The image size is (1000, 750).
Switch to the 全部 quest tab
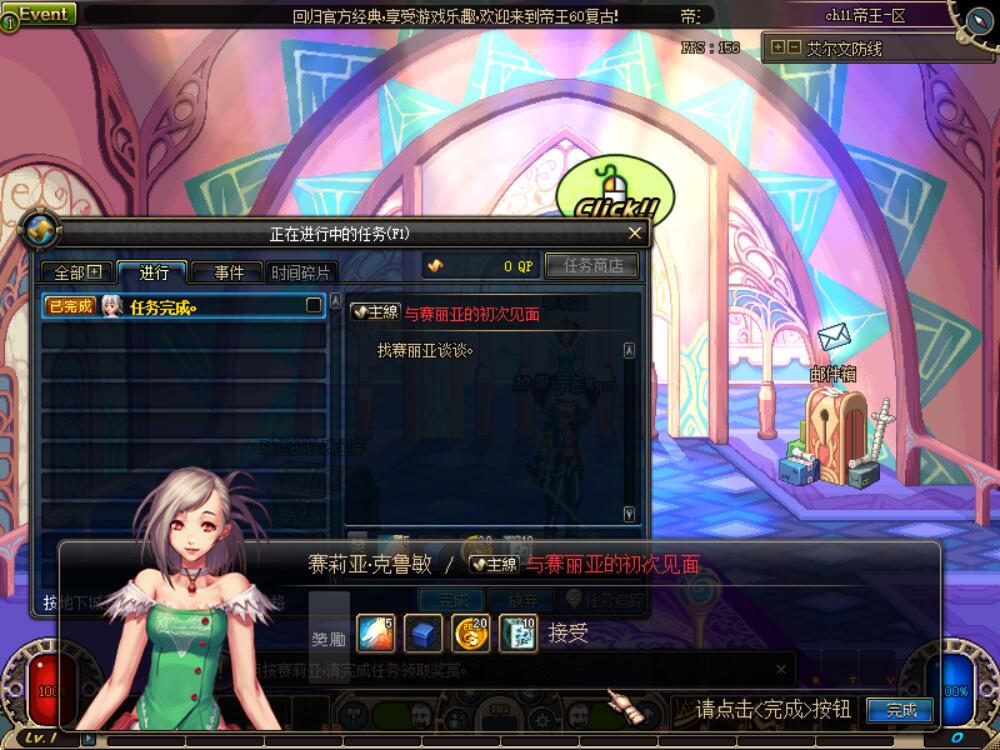(77, 272)
